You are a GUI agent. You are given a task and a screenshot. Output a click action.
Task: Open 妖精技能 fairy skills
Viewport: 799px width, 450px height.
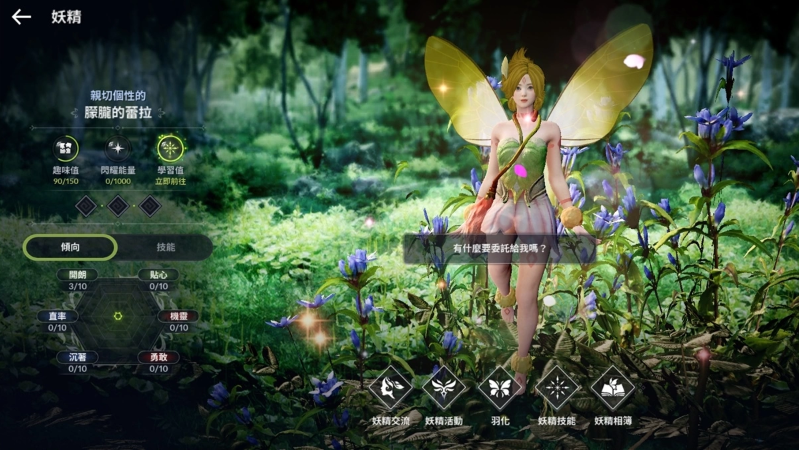click(557, 389)
